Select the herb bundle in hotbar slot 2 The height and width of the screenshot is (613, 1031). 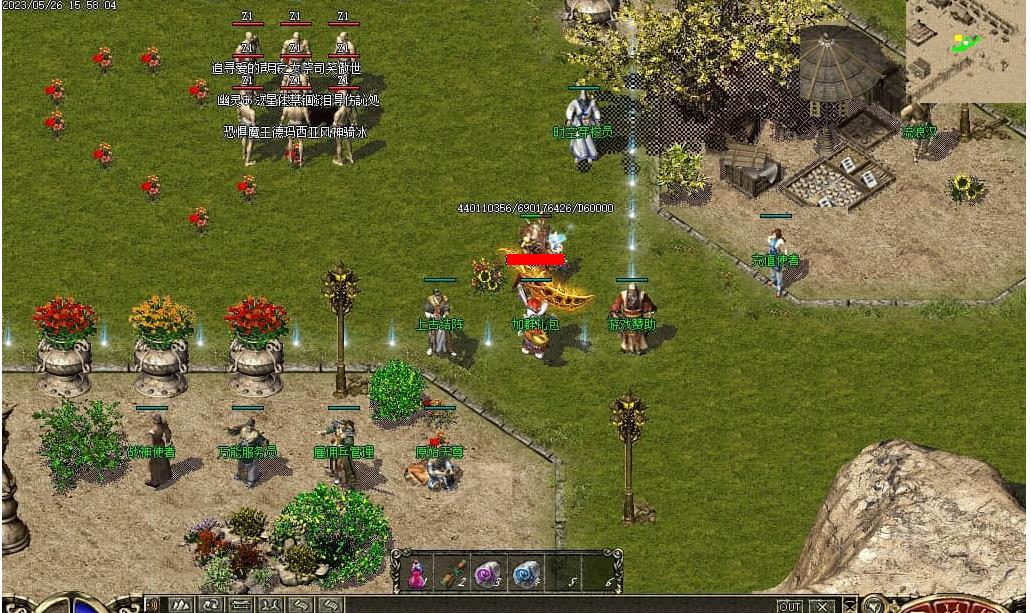pyautogui.click(x=453, y=573)
